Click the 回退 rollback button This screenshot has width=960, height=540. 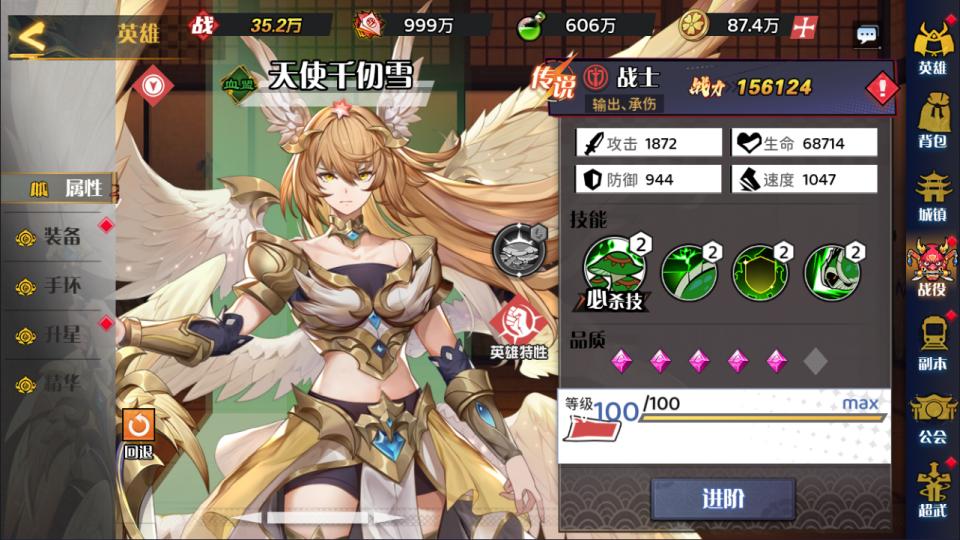tap(139, 434)
